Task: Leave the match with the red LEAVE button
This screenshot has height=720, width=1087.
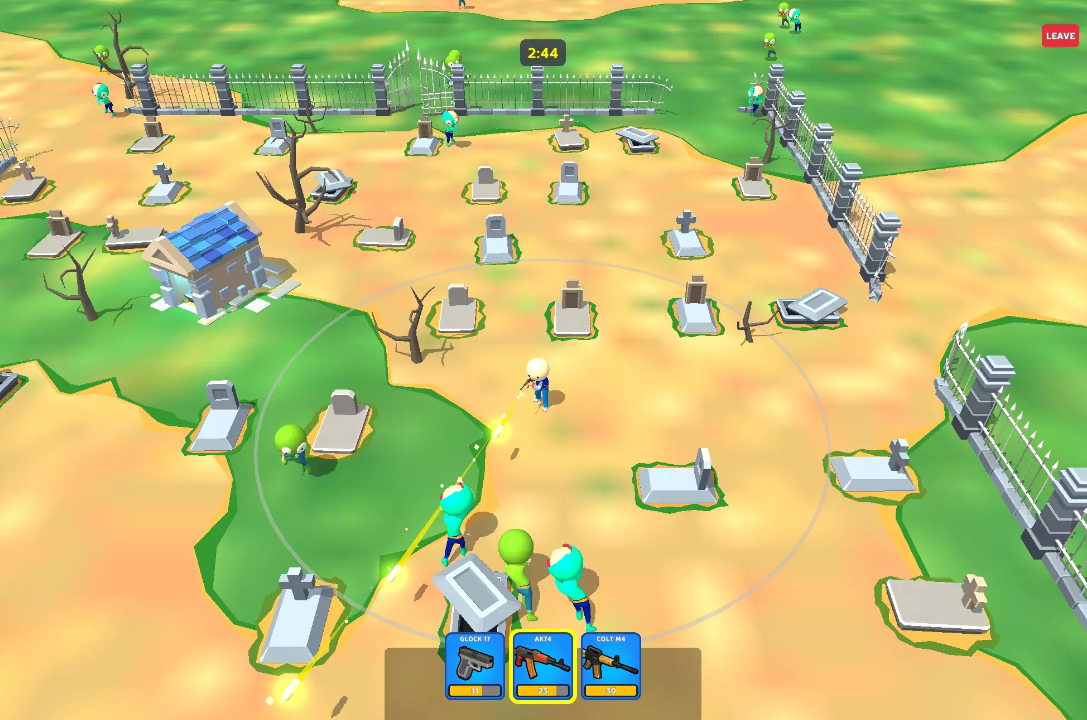Action: tap(1060, 36)
